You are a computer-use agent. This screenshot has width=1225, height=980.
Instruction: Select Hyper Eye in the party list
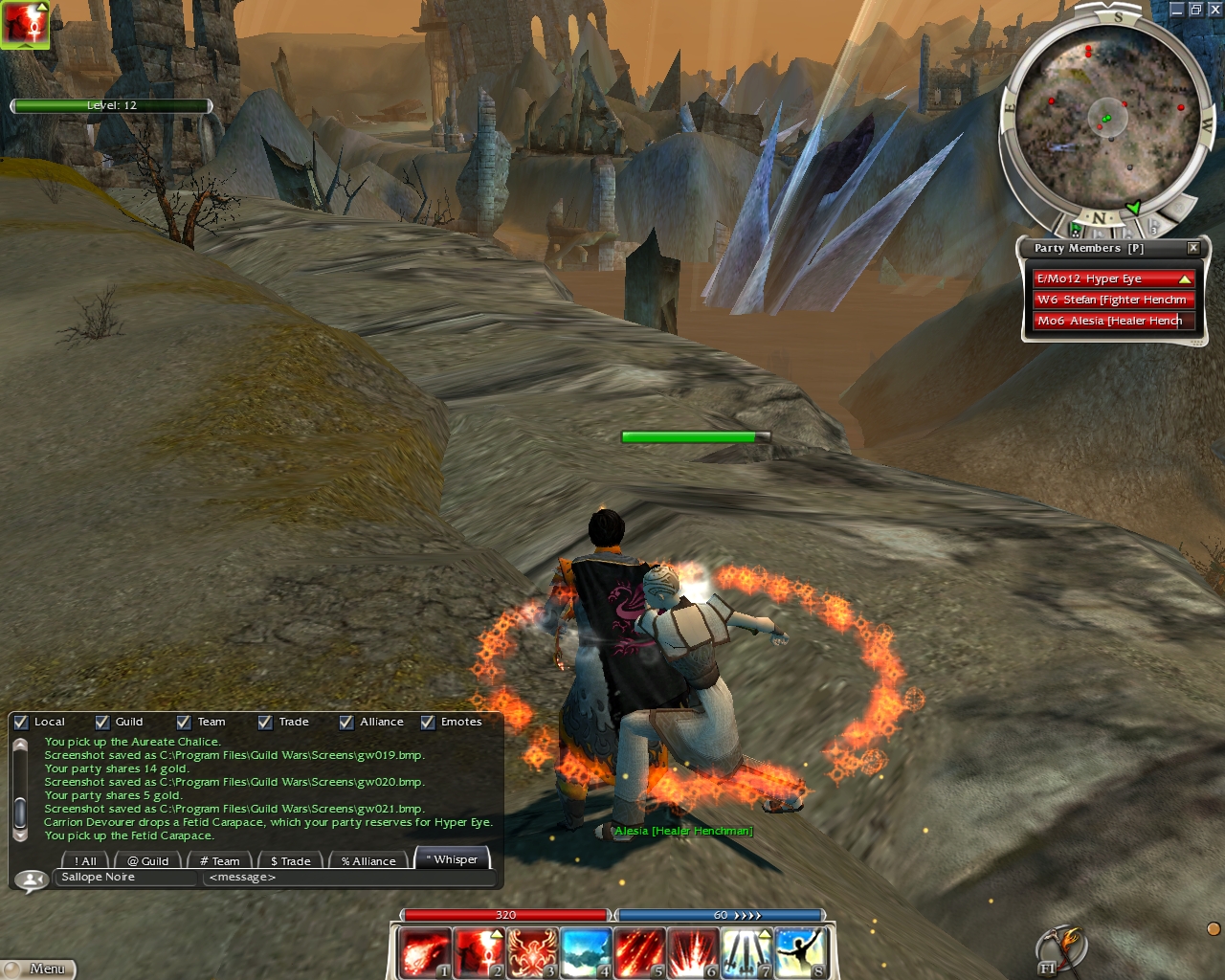[1110, 278]
